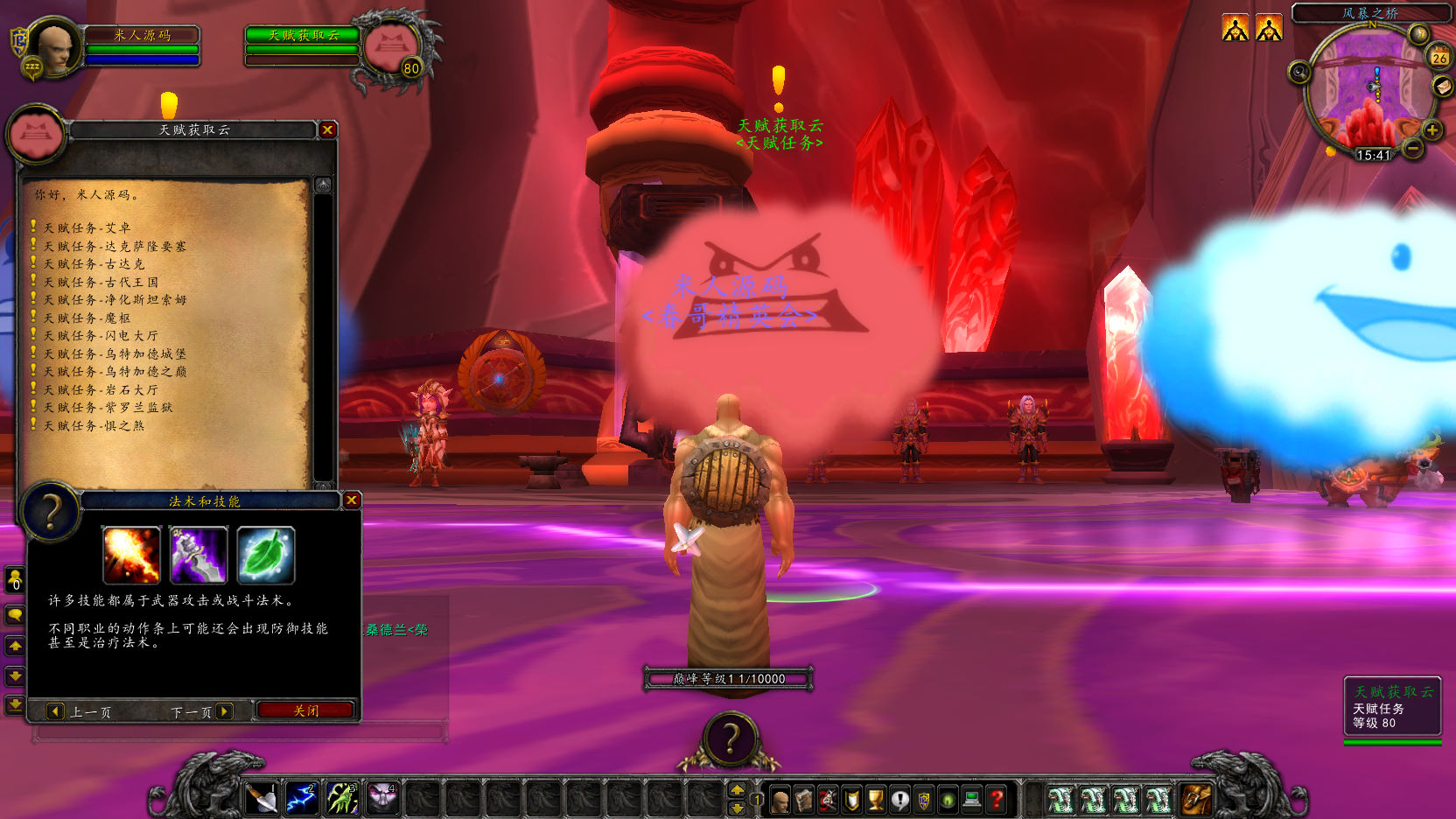Close the 天赋获取云 gossip window
Viewport: 1456px width, 819px height.
click(x=328, y=129)
